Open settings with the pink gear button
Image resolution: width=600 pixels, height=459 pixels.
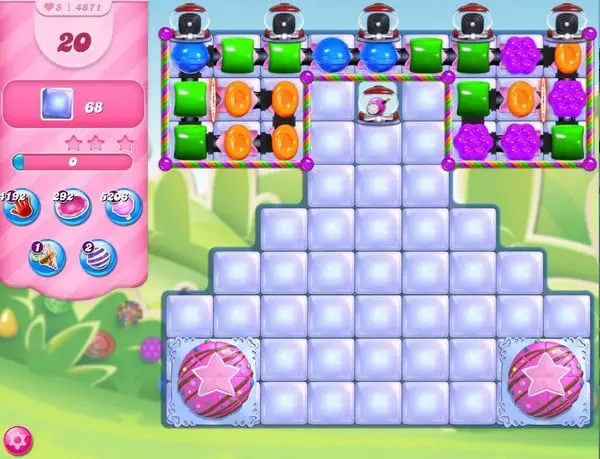(16, 440)
